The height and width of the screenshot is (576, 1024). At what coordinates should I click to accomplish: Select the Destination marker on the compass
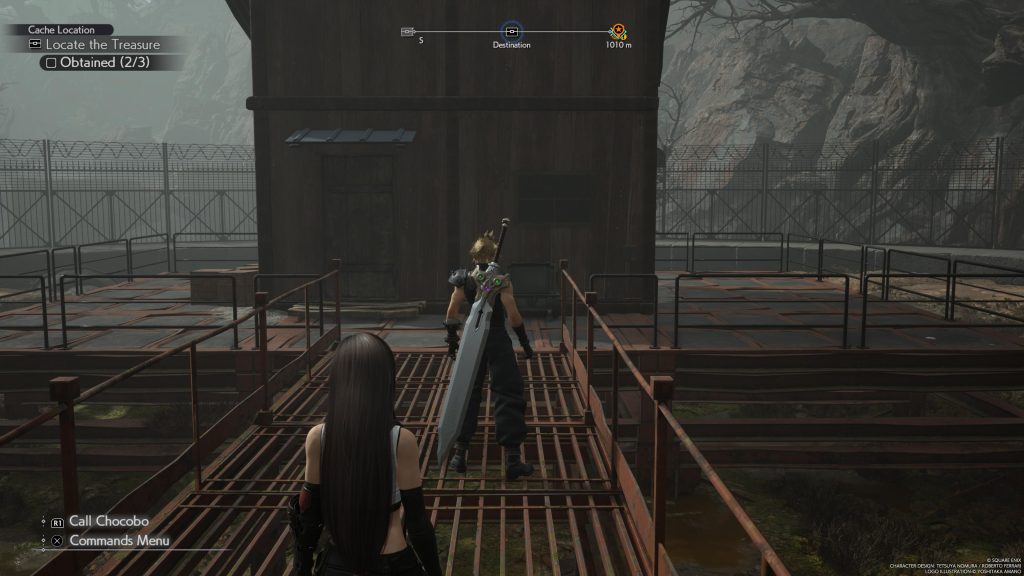point(511,32)
